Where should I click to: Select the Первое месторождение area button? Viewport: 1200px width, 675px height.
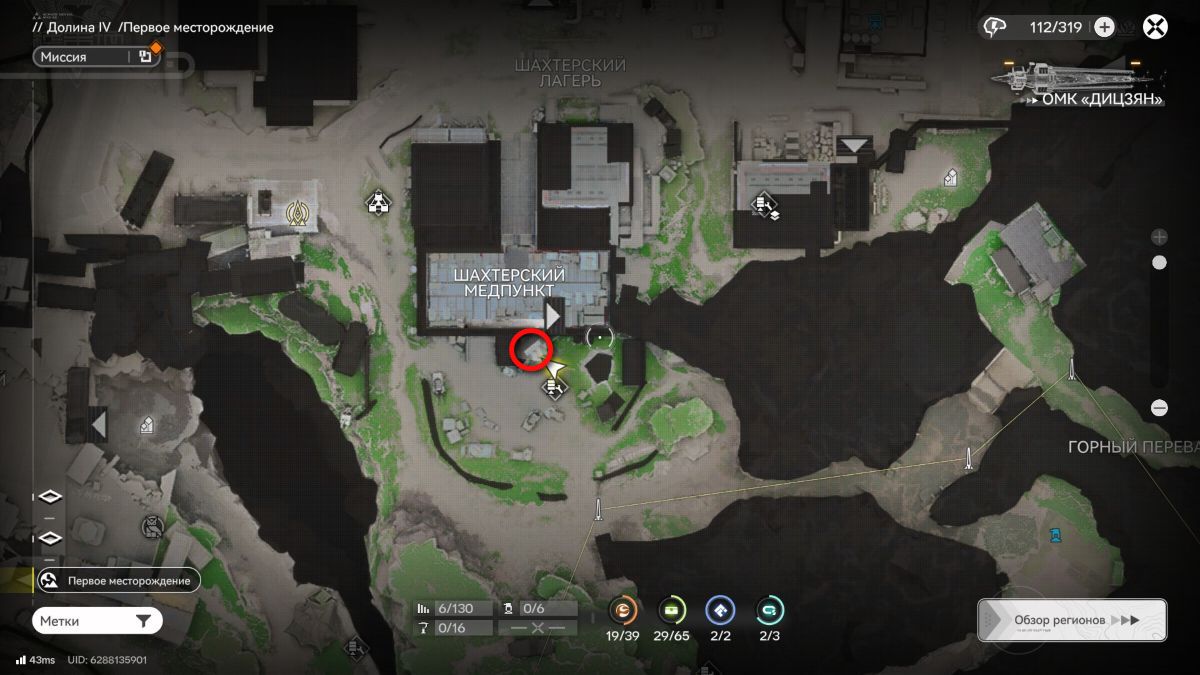coord(119,580)
